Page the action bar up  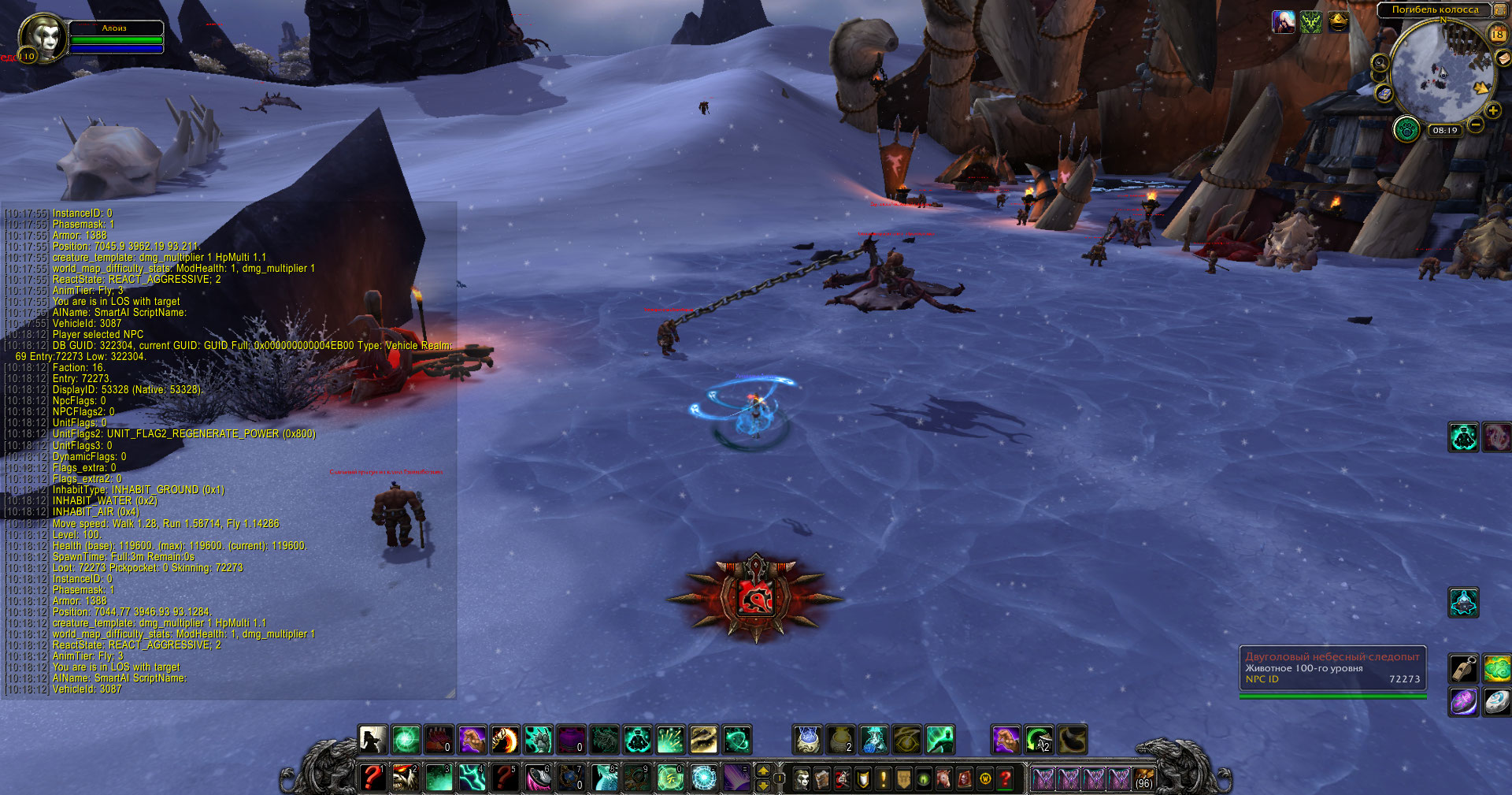tap(762, 771)
